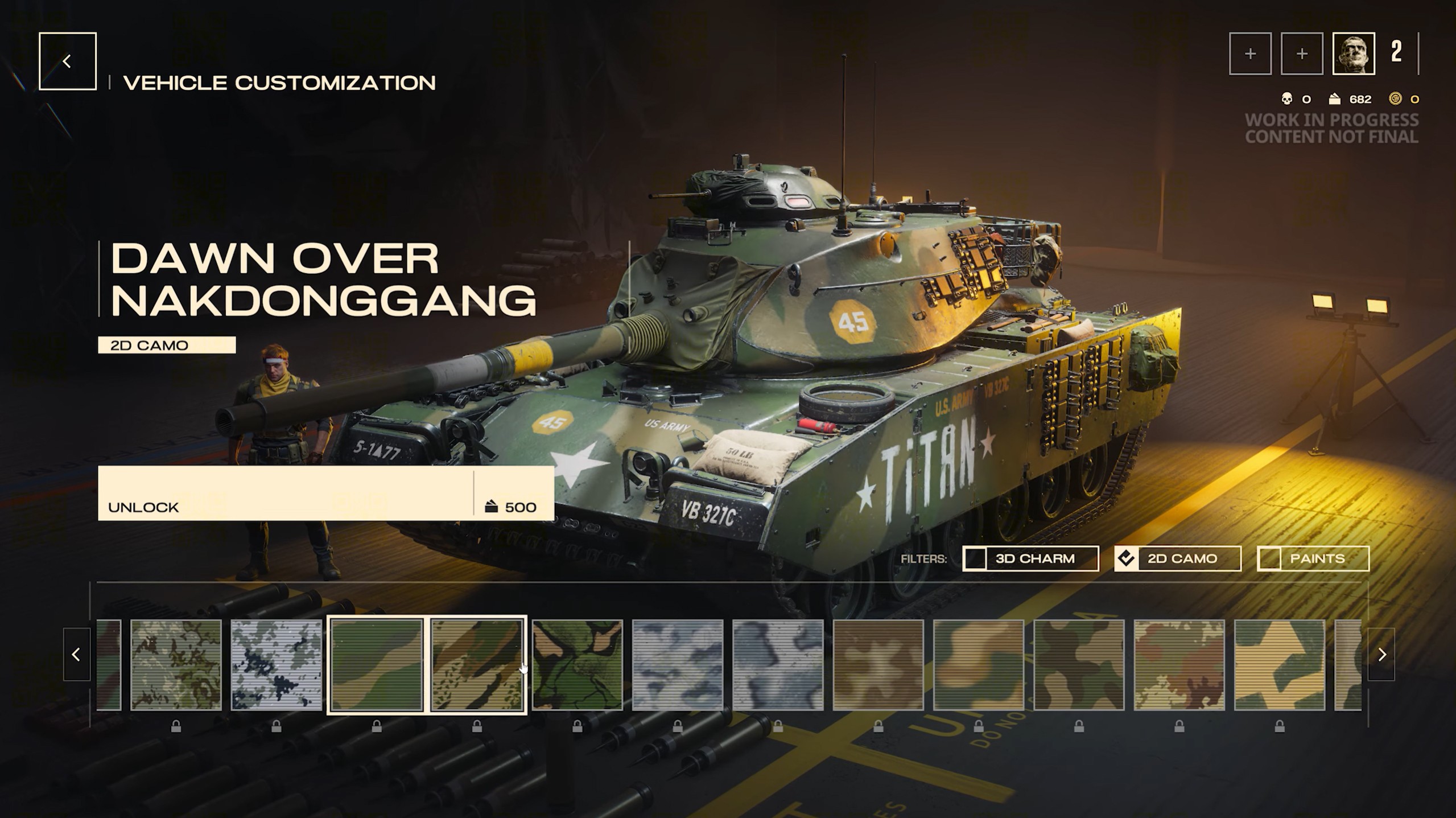Enable the Paints filter
This screenshot has height=818, width=1456.
[x=1313, y=558]
